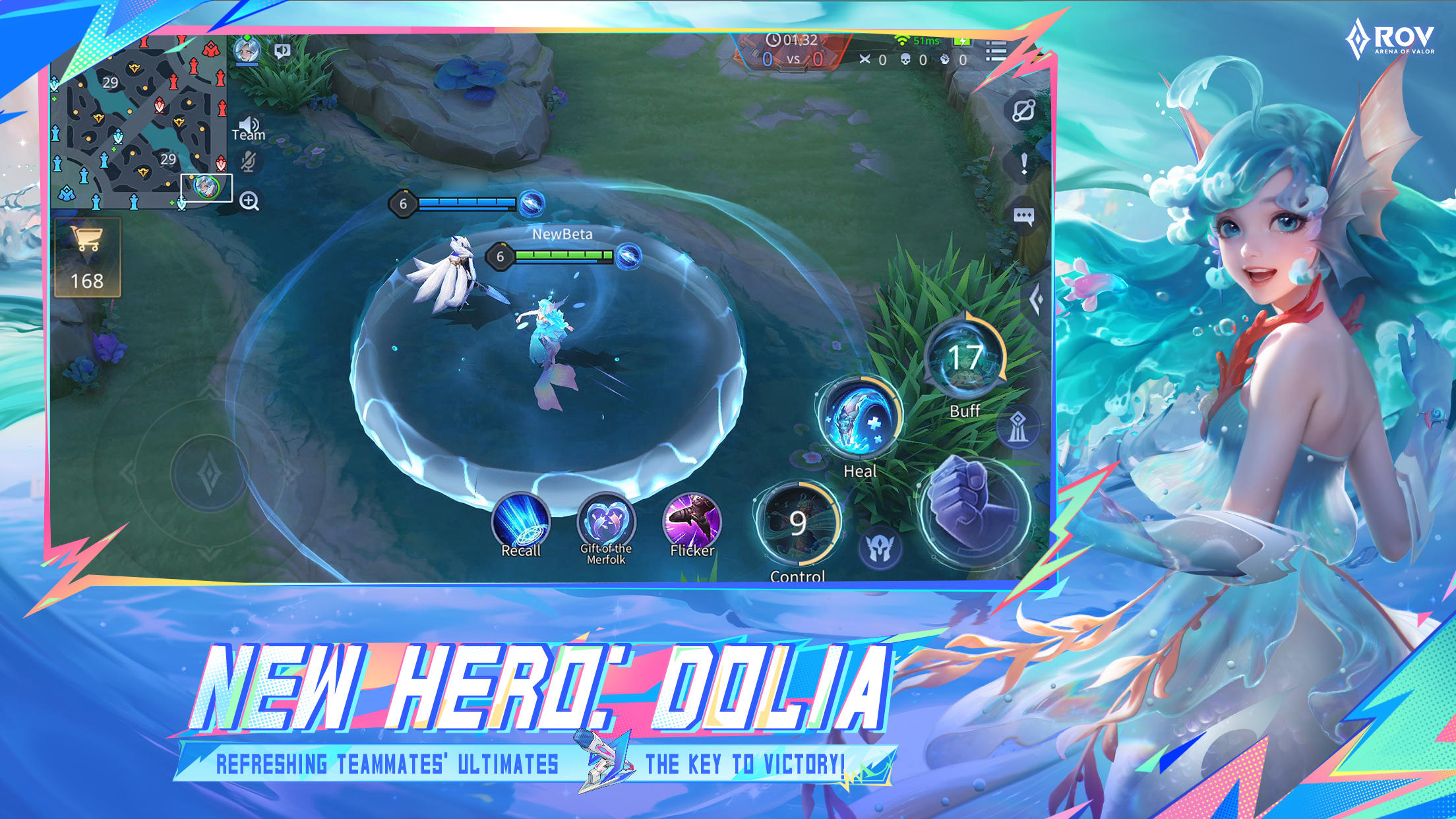Open the shop showing 168 gold

[89, 257]
